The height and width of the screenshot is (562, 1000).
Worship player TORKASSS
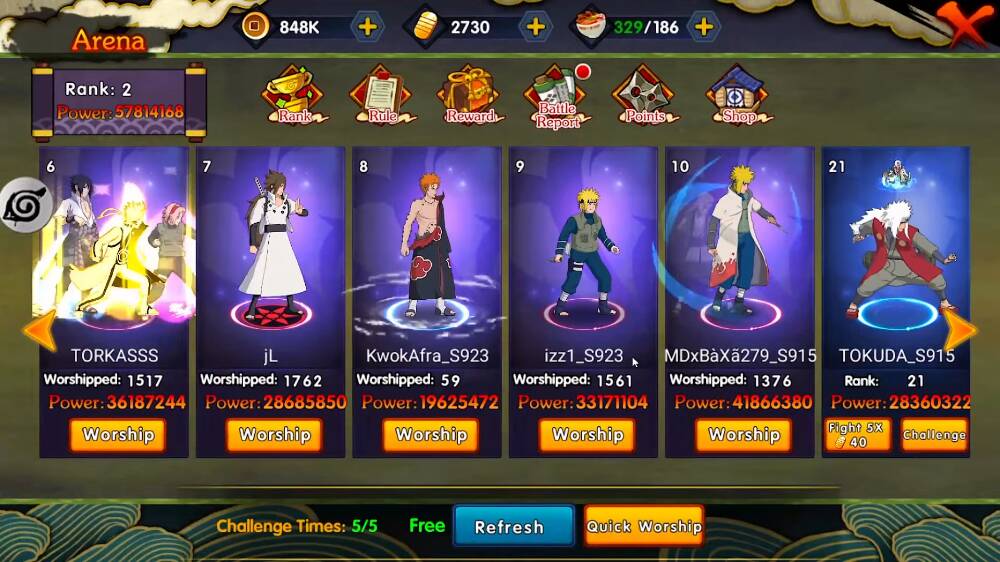[x=118, y=435]
